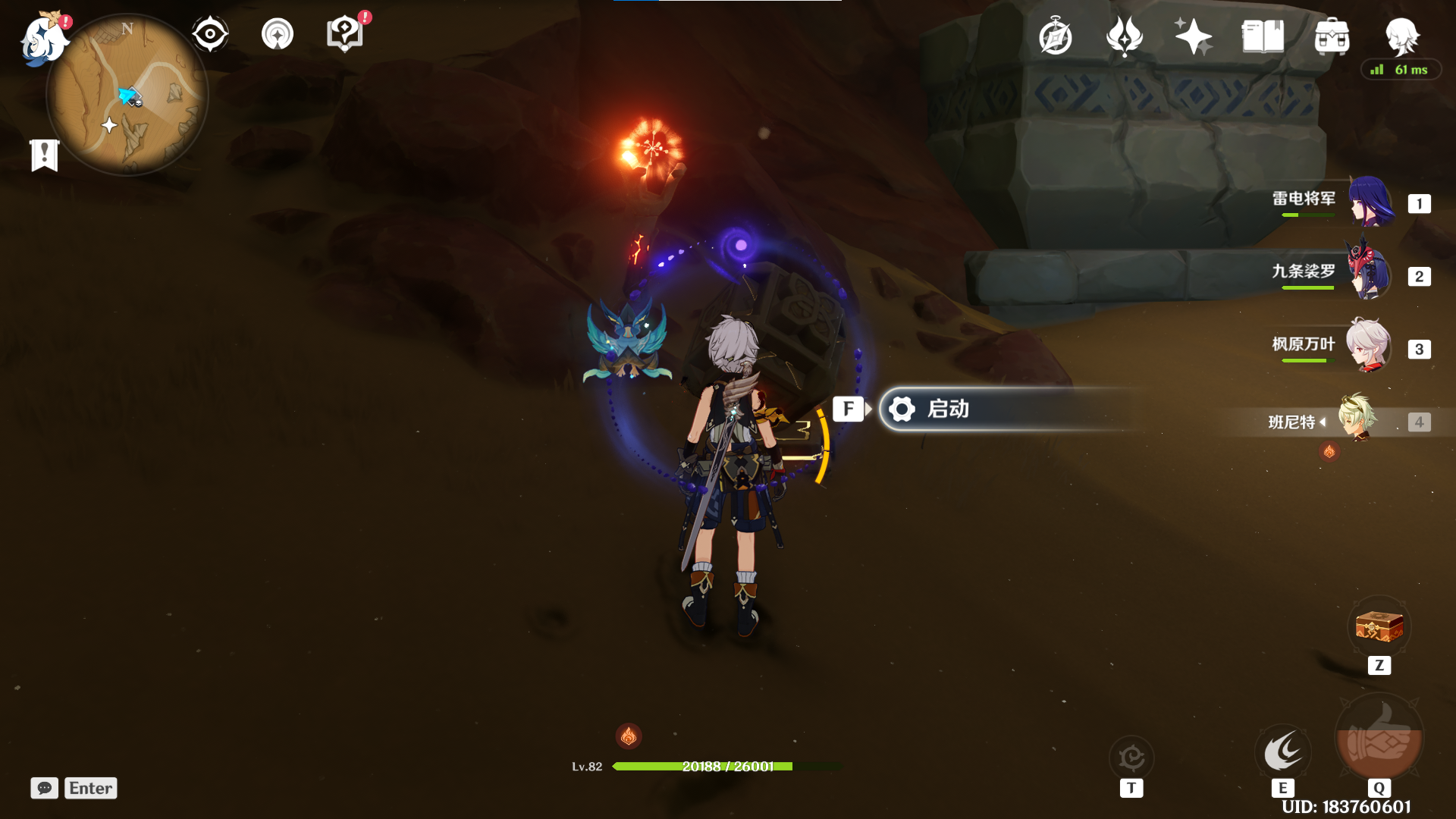Open the battle pass flame icon
1456x819 pixels.
[x=1125, y=36]
